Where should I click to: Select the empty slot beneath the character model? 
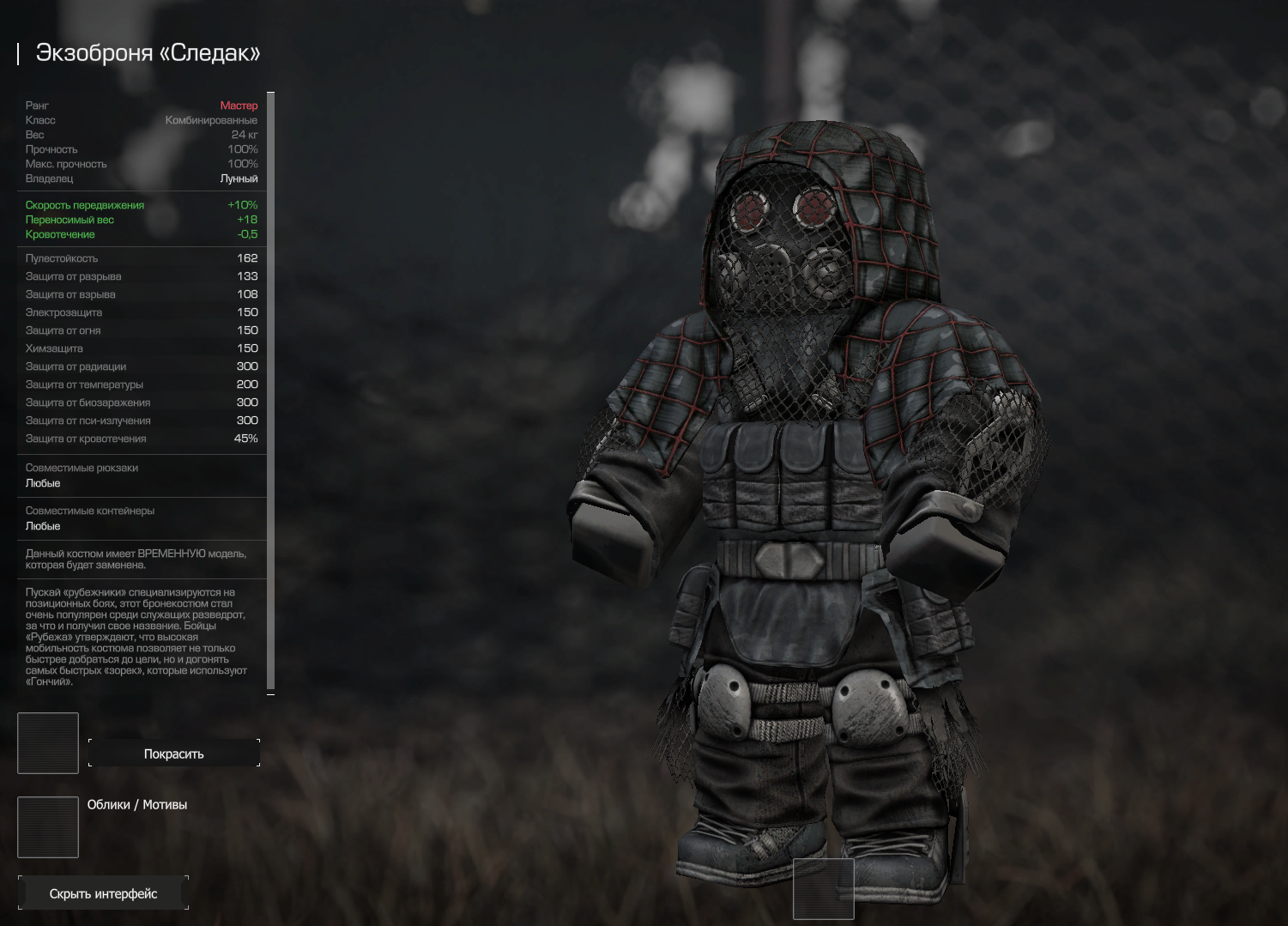coord(824,888)
